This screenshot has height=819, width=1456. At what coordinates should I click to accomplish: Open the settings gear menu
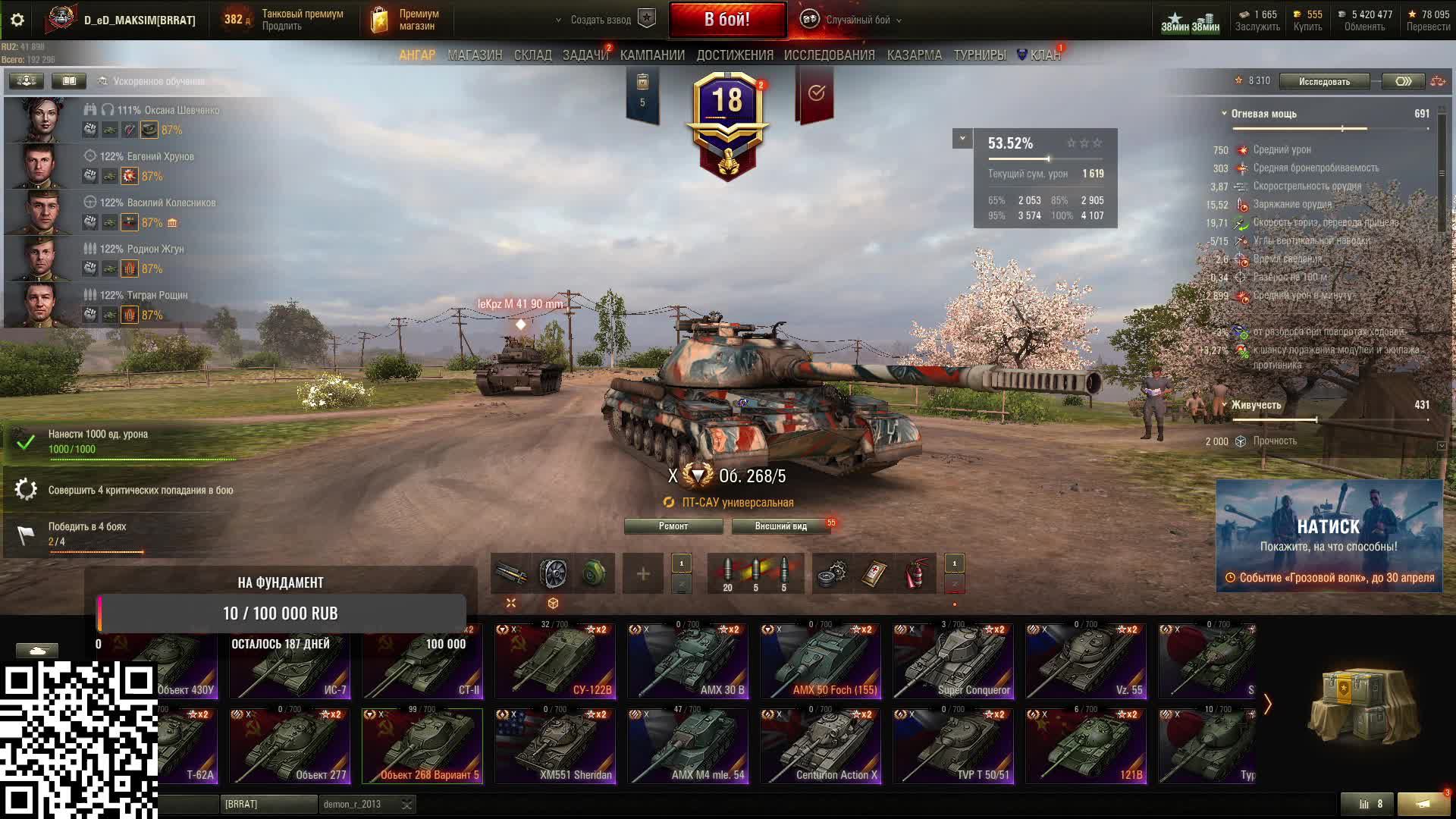pos(17,20)
